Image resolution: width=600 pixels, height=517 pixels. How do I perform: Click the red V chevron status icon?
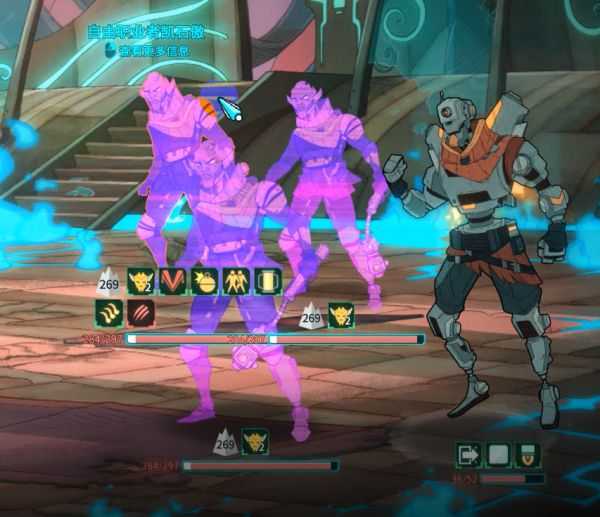pos(173,281)
